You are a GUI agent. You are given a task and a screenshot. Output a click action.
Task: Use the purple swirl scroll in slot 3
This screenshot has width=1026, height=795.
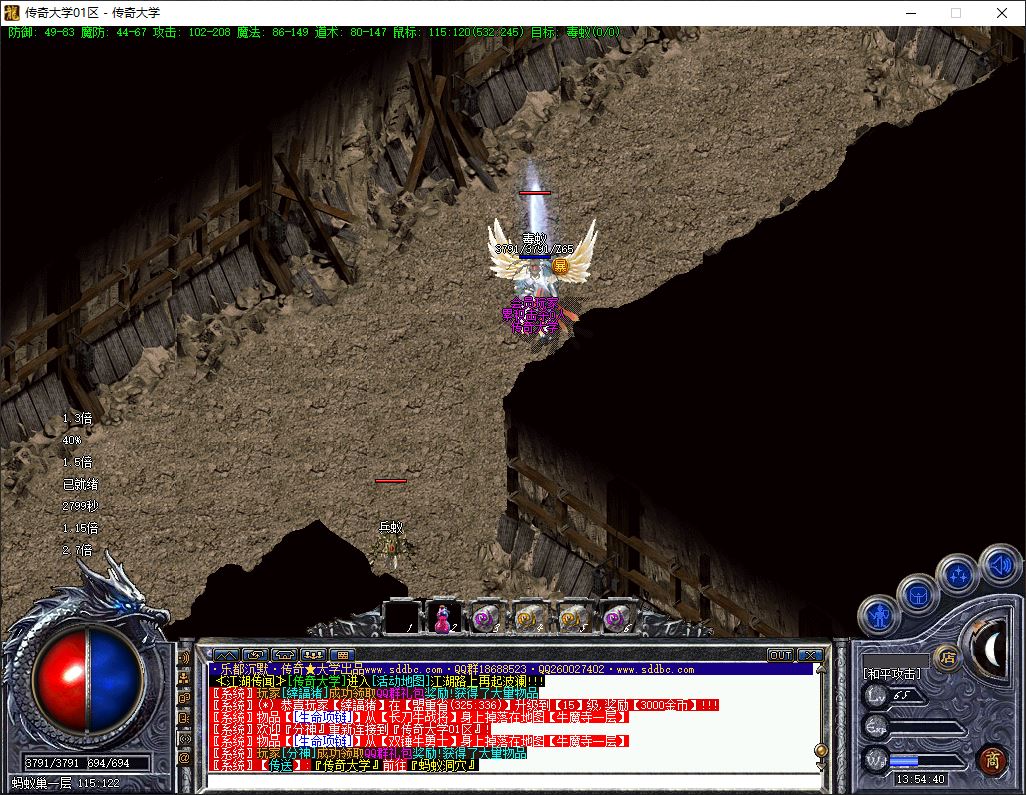coord(485,617)
